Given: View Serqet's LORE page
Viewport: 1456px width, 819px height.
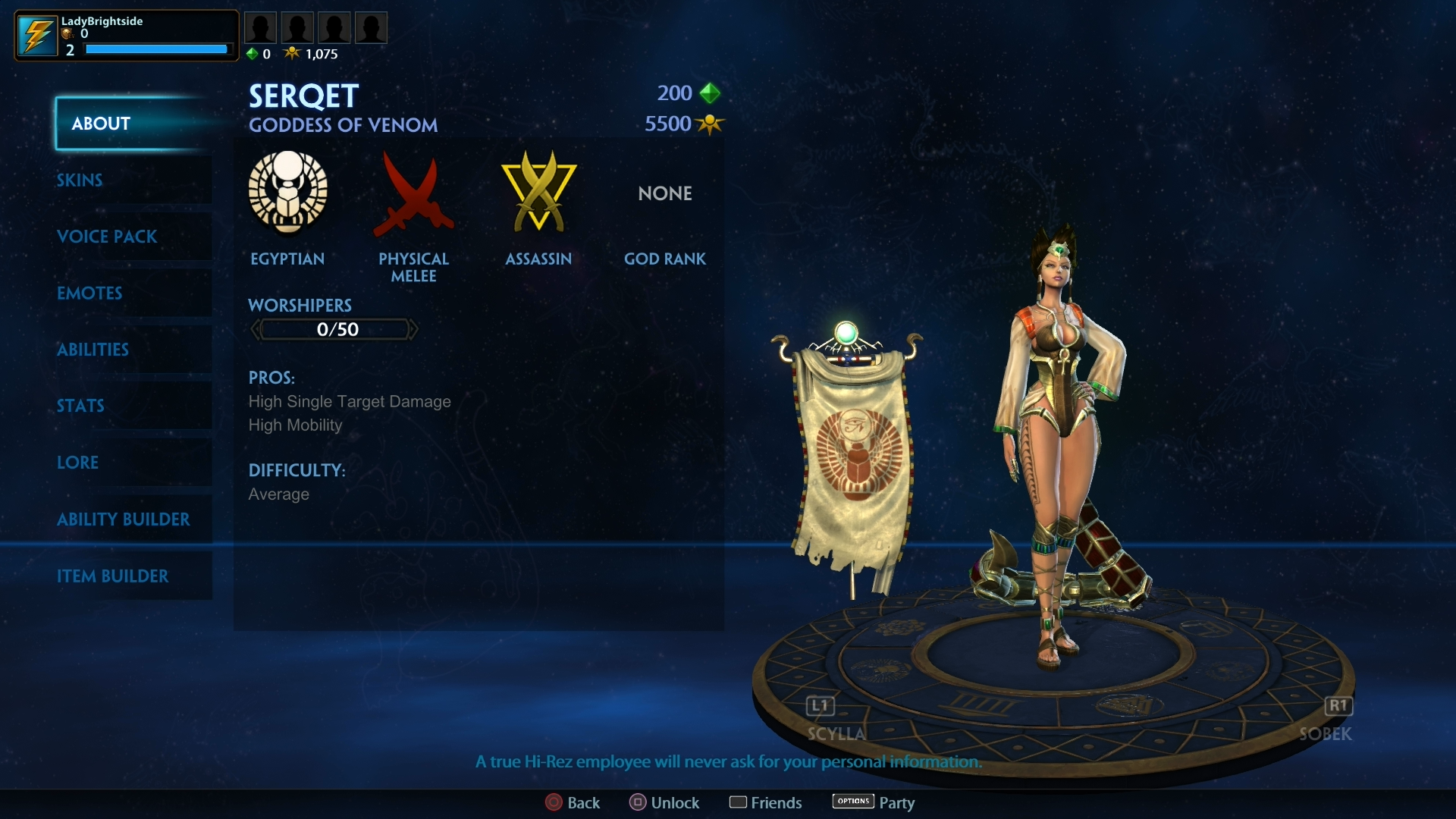Looking at the screenshot, I should click(78, 463).
